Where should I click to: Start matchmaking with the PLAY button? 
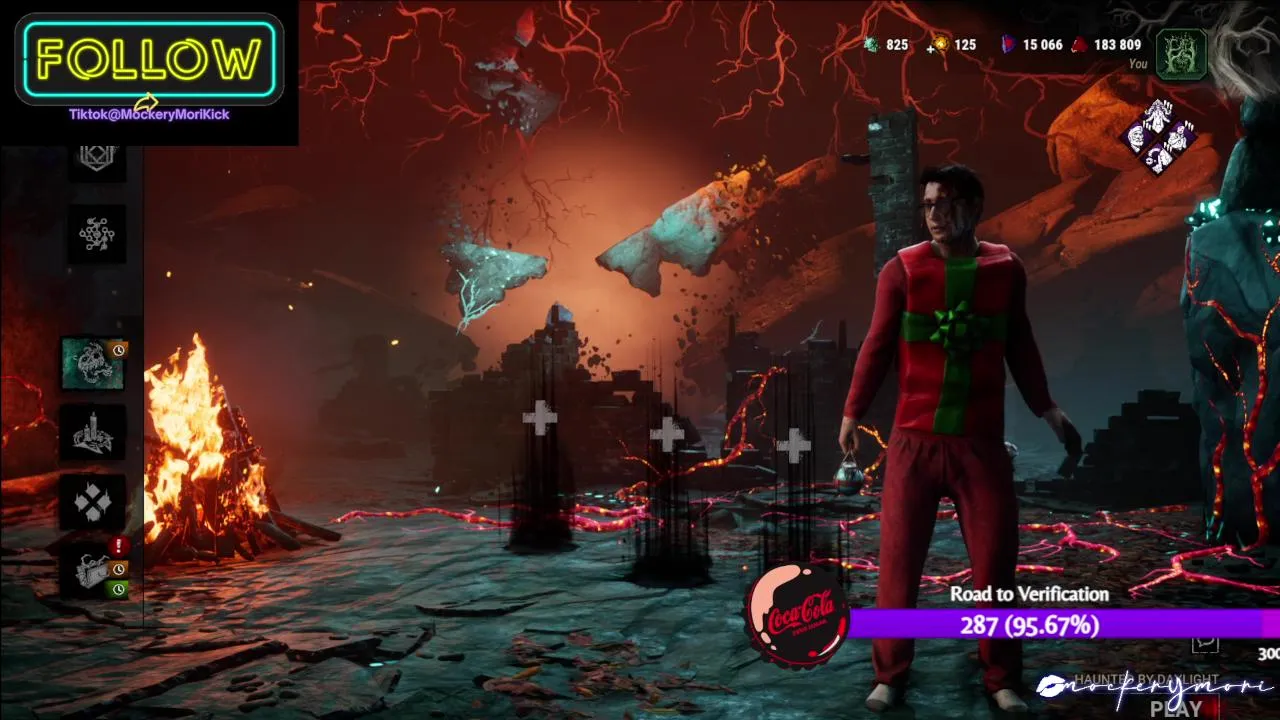point(1176,709)
